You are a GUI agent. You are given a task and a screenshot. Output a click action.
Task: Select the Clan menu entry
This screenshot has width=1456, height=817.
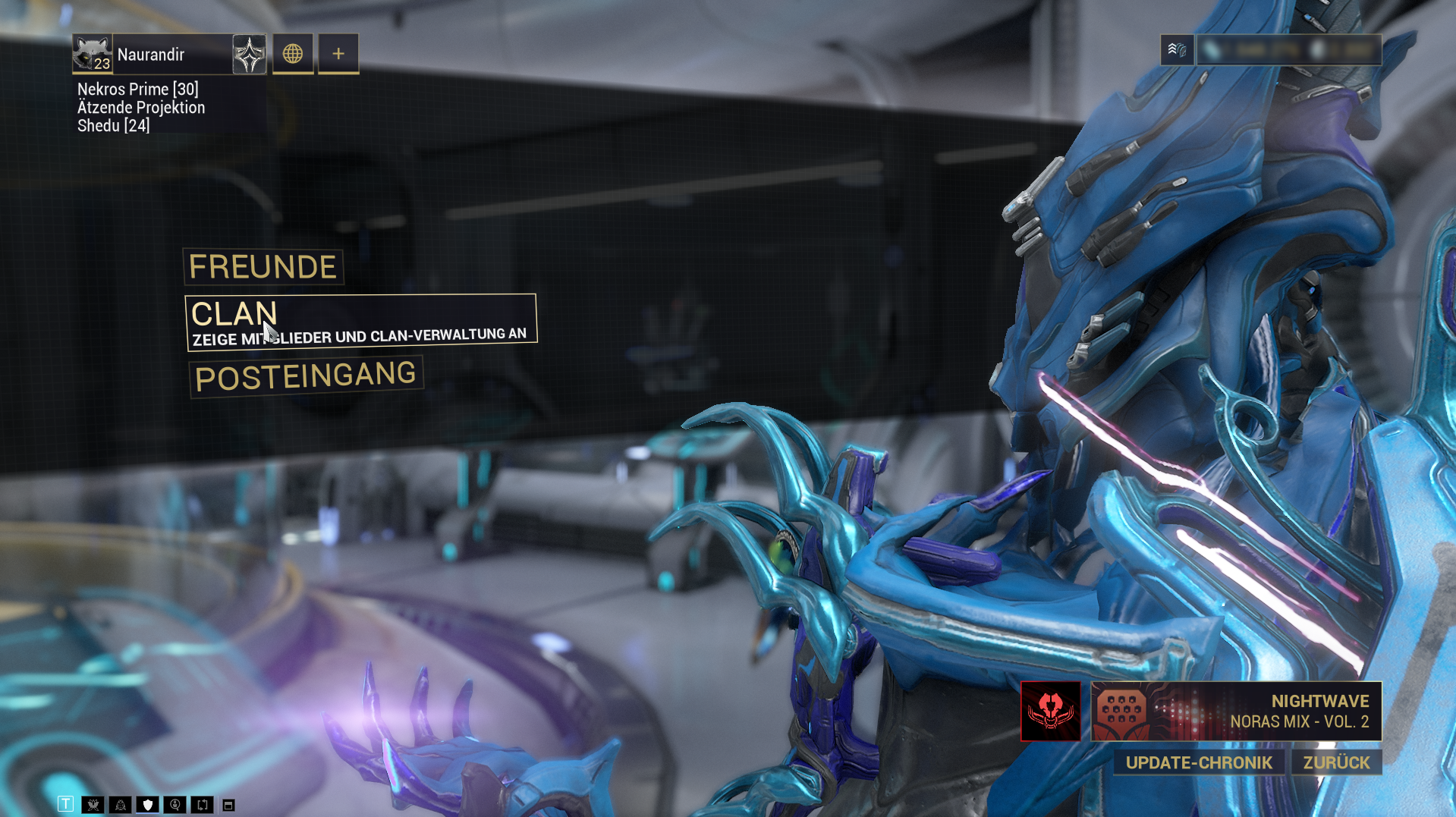[360, 322]
